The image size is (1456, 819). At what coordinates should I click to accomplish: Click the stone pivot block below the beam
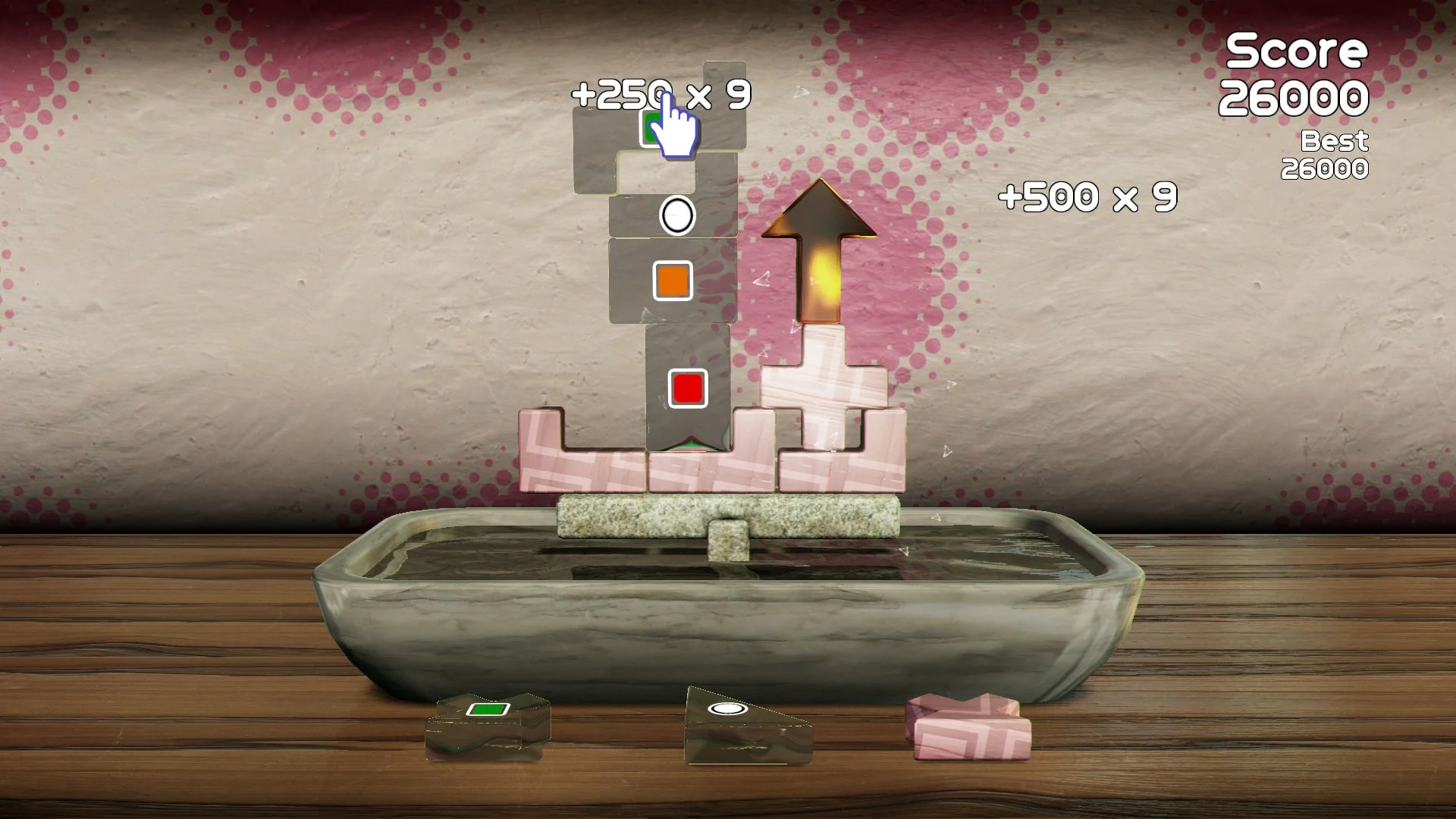728,540
